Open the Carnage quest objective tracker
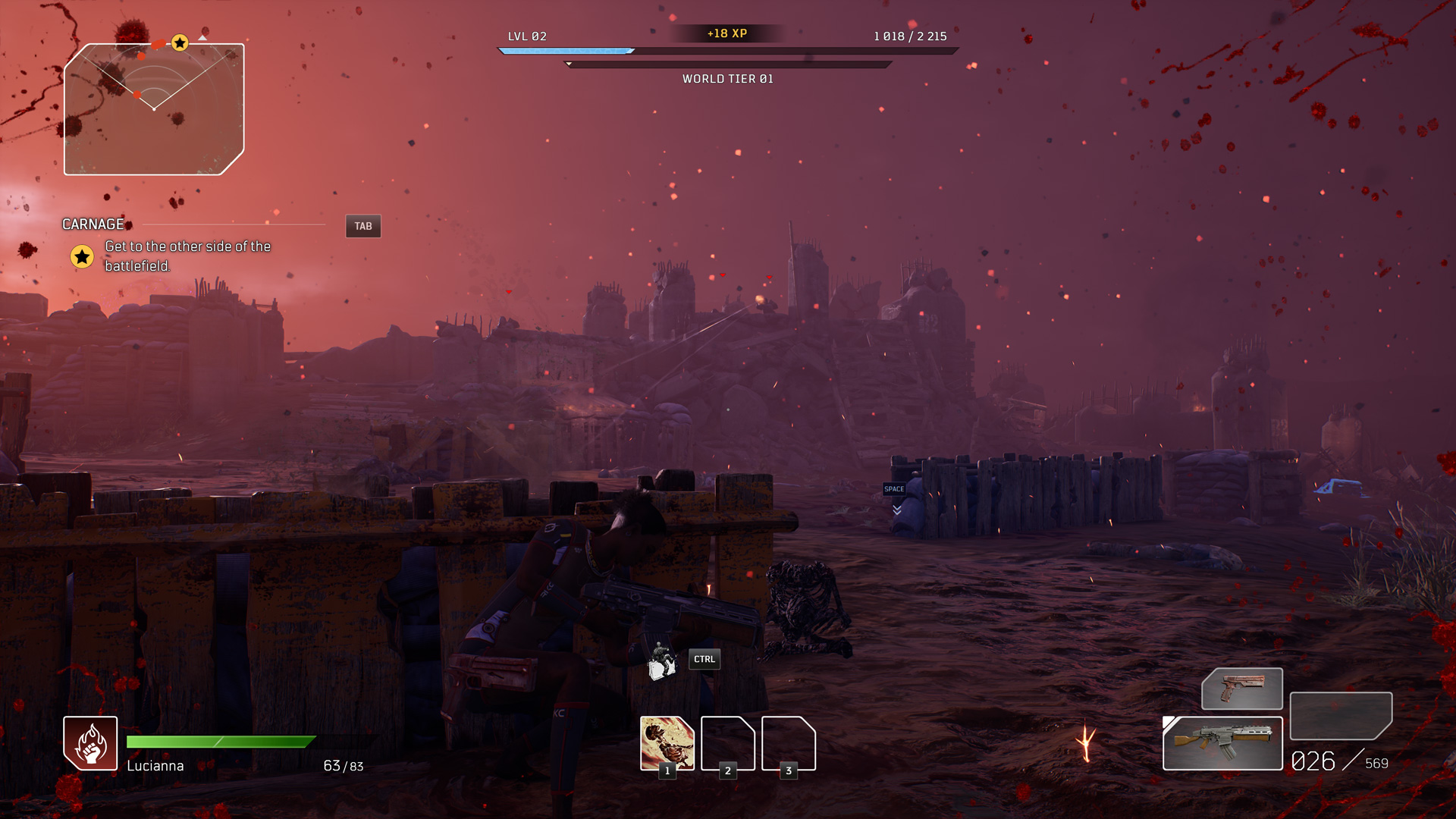This screenshot has height=819, width=1456. tap(93, 224)
